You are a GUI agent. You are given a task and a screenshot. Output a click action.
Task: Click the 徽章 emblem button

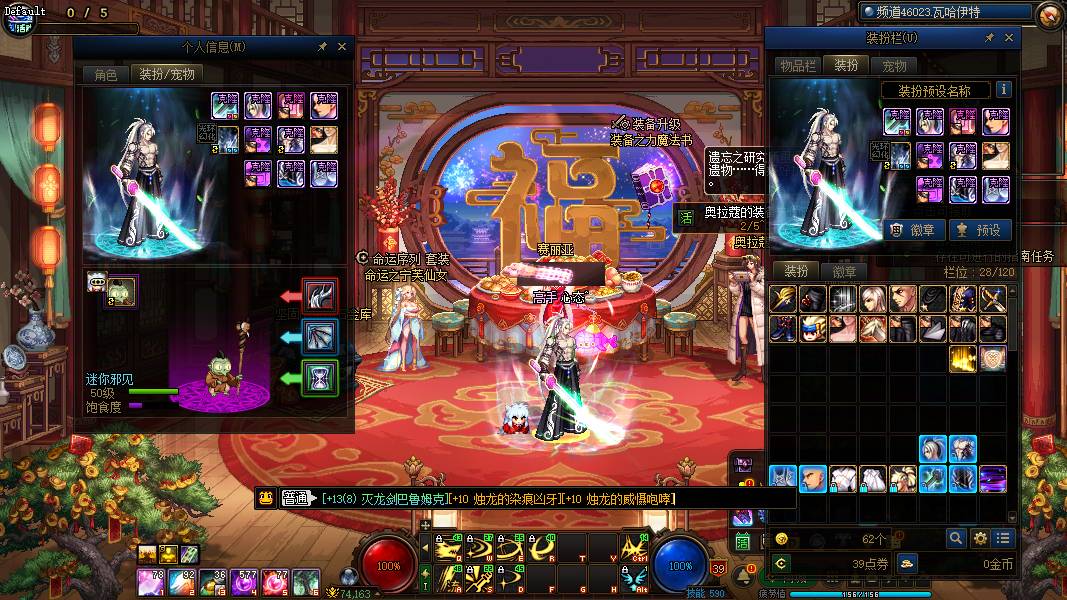pos(913,230)
